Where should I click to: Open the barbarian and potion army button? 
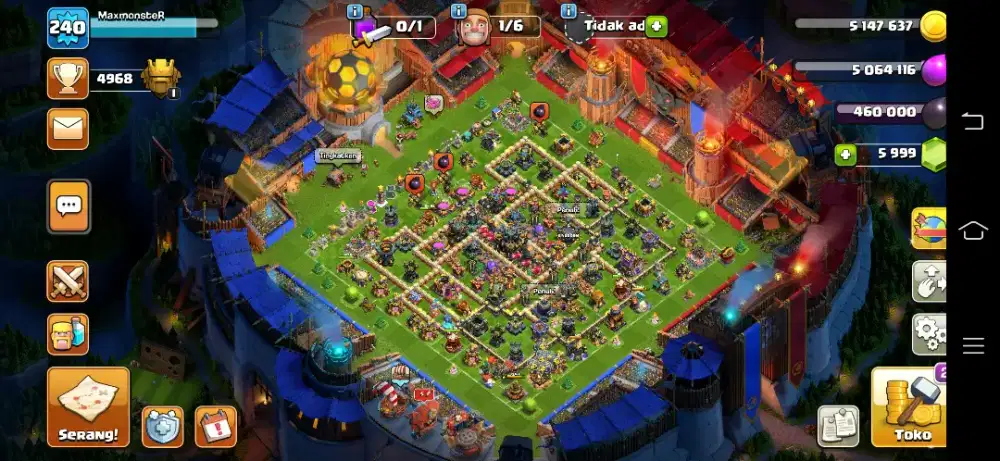tap(68, 334)
